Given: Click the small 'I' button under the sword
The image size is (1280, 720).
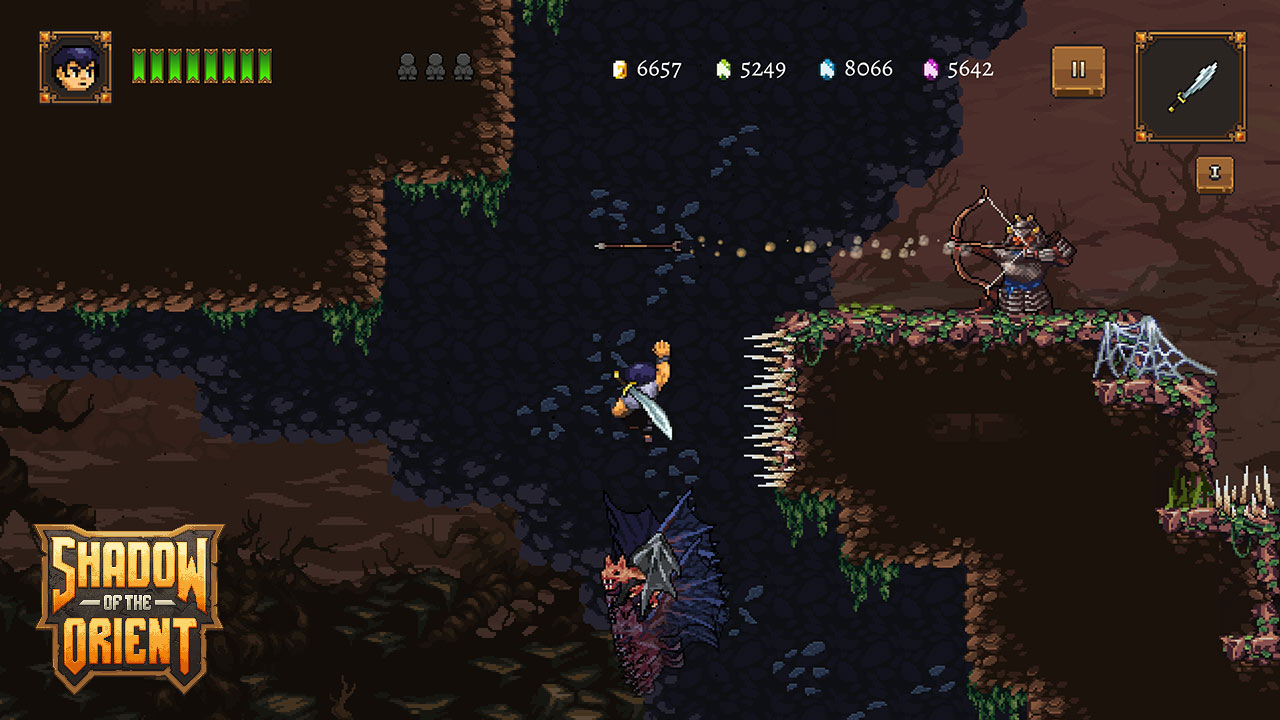Looking at the screenshot, I should (1215, 174).
